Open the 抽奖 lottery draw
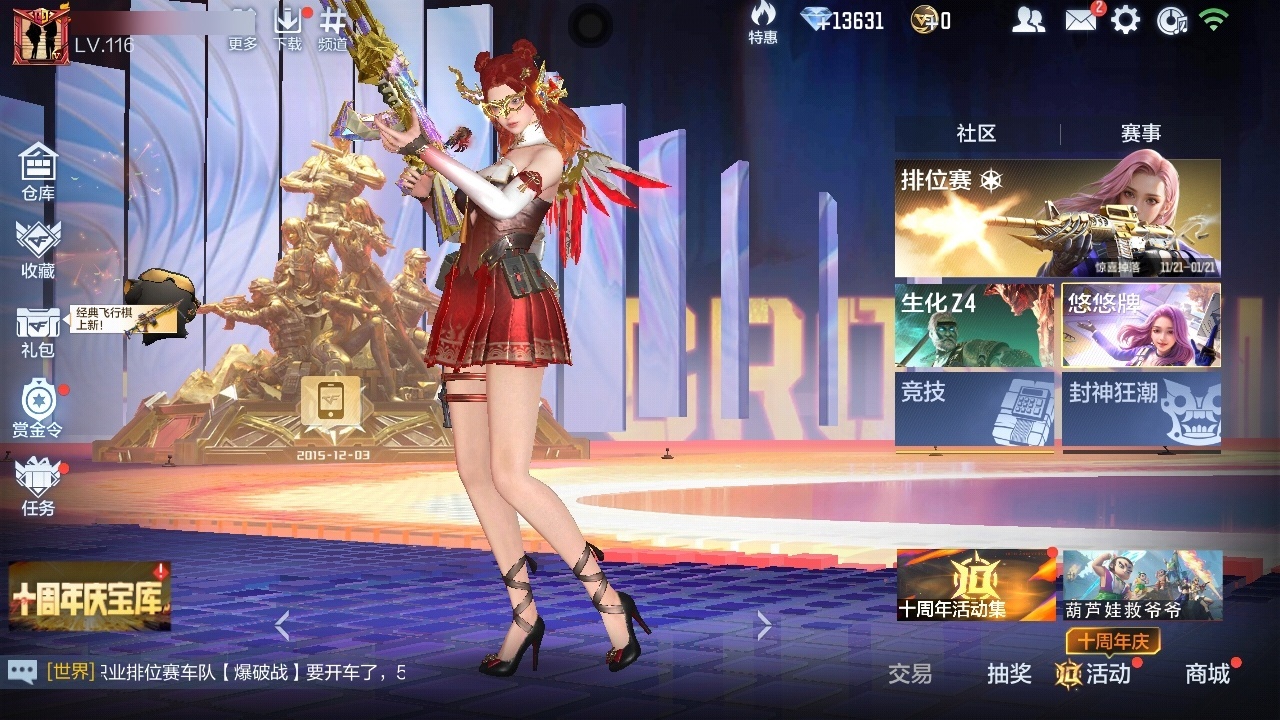This screenshot has height=720, width=1280. point(1009,674)
